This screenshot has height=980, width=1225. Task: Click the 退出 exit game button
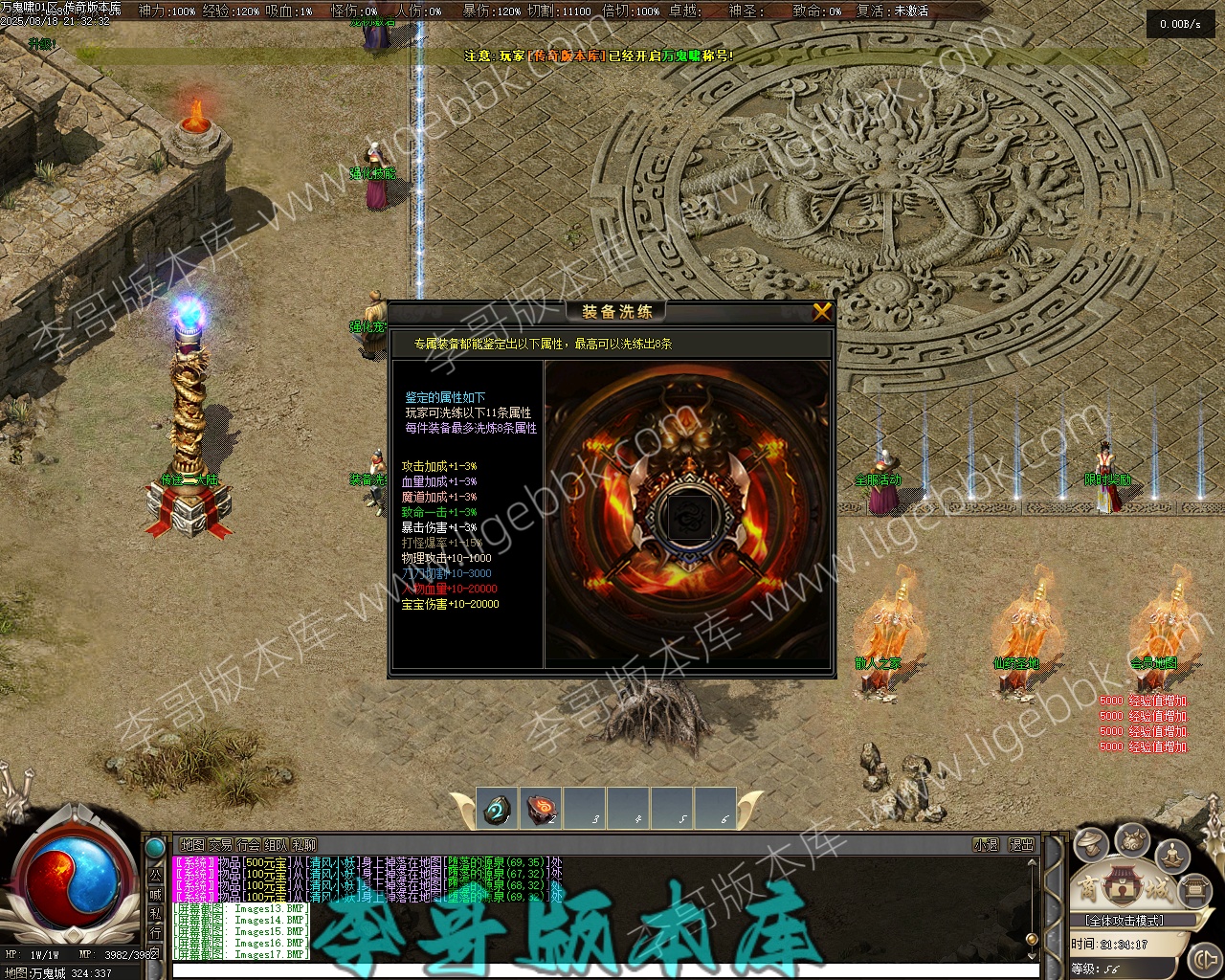coord(1021,845)
